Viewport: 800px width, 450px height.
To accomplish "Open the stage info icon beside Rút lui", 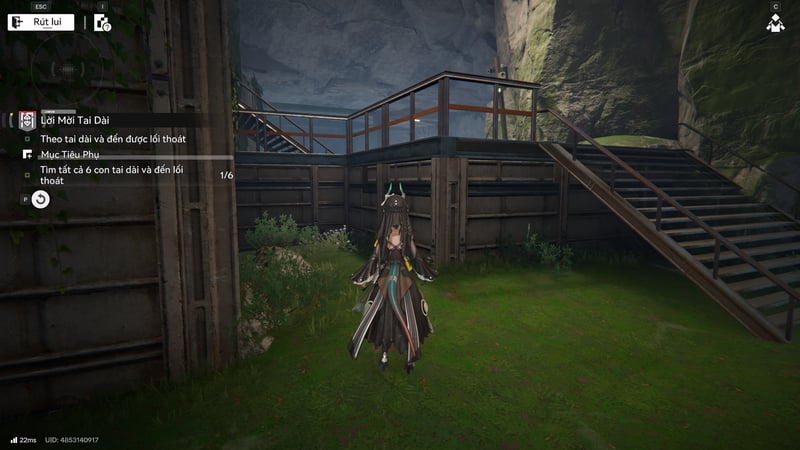I will pyautogui.click(x=102, y=22).
